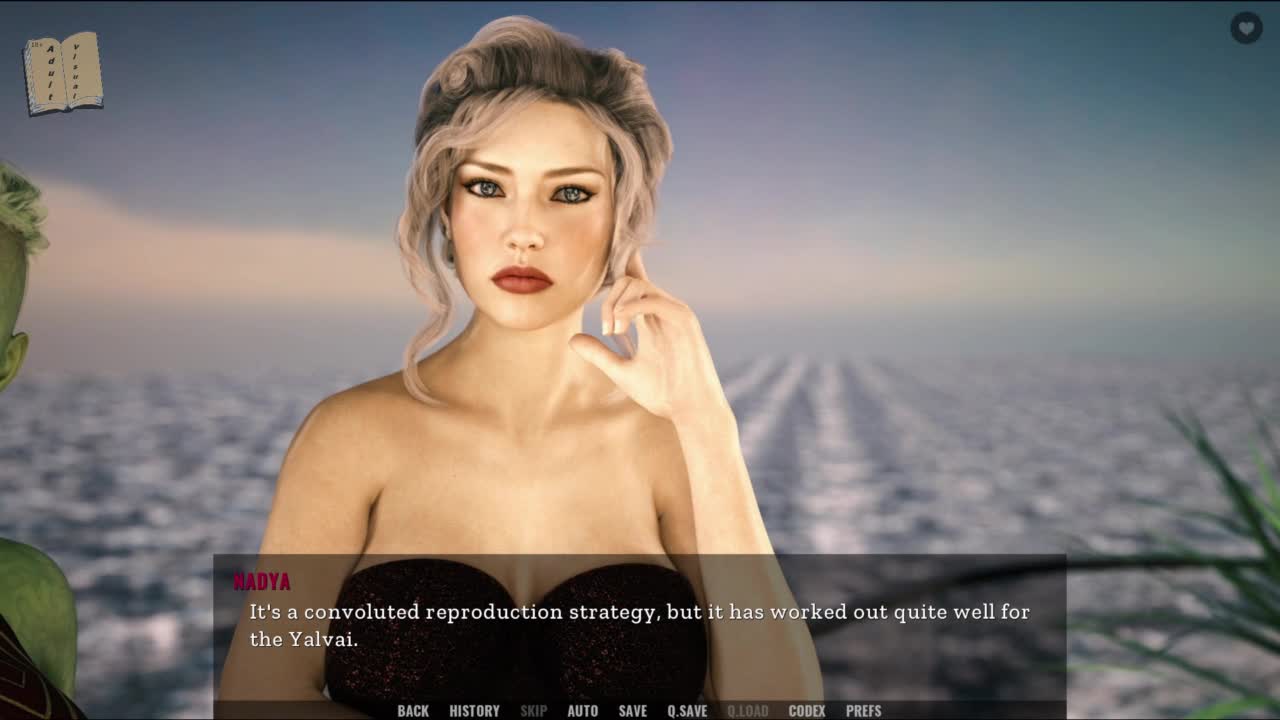1280x720 pixels.
Task: Open the CODEX
Action: 807,711
